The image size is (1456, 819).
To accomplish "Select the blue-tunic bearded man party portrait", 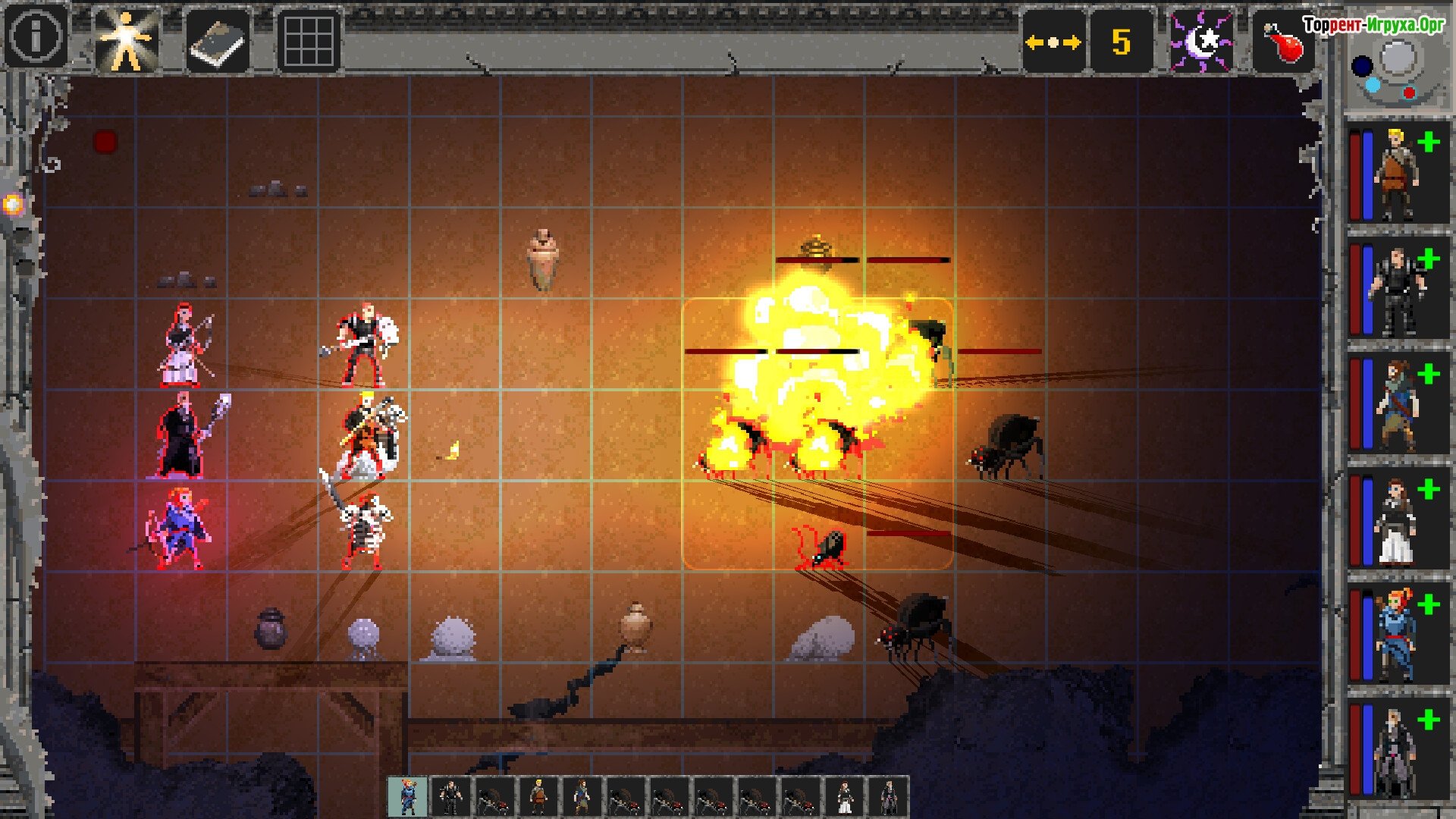I will 1396,407.
